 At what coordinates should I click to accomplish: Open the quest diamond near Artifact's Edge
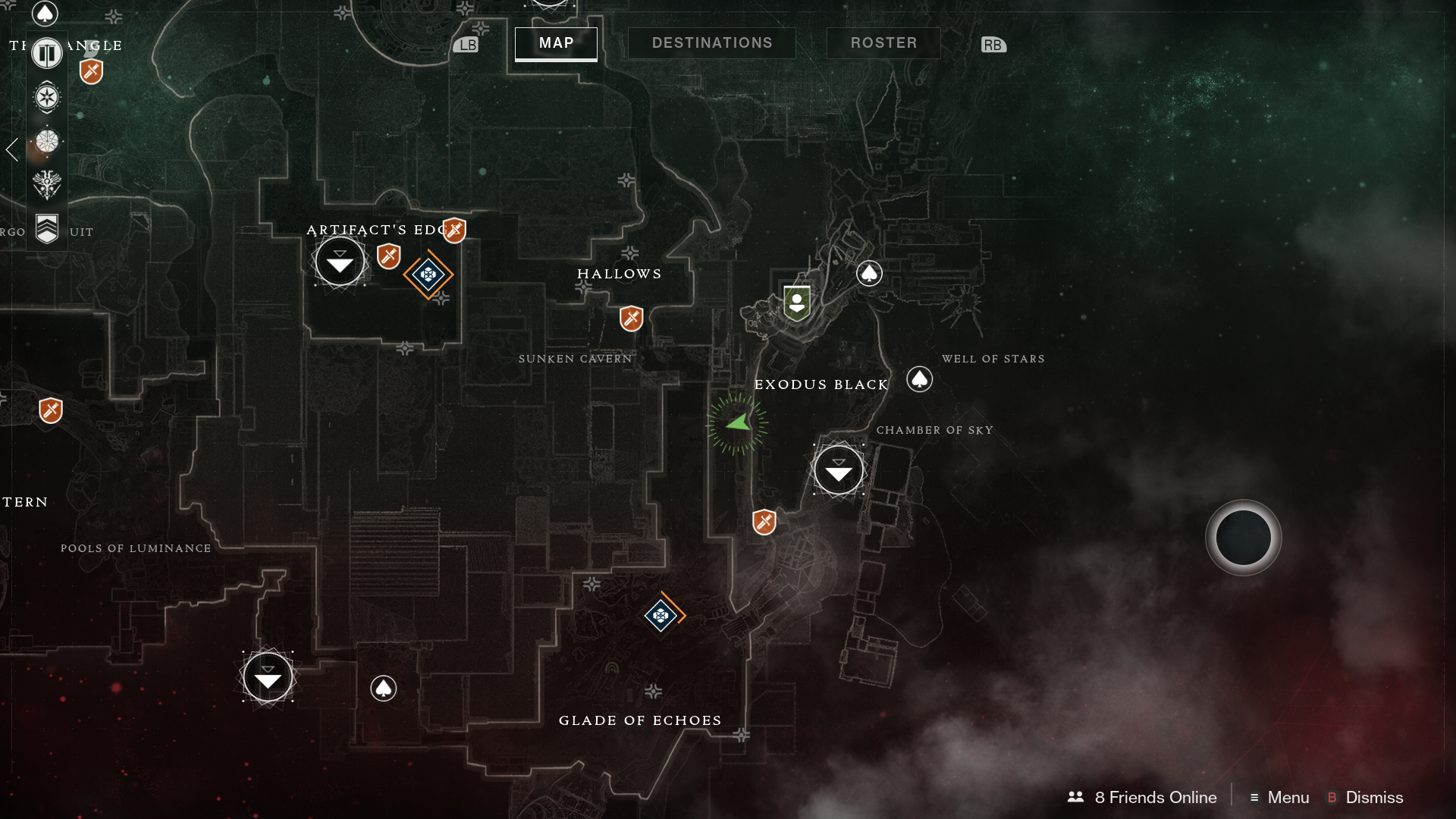coord(428,276)
